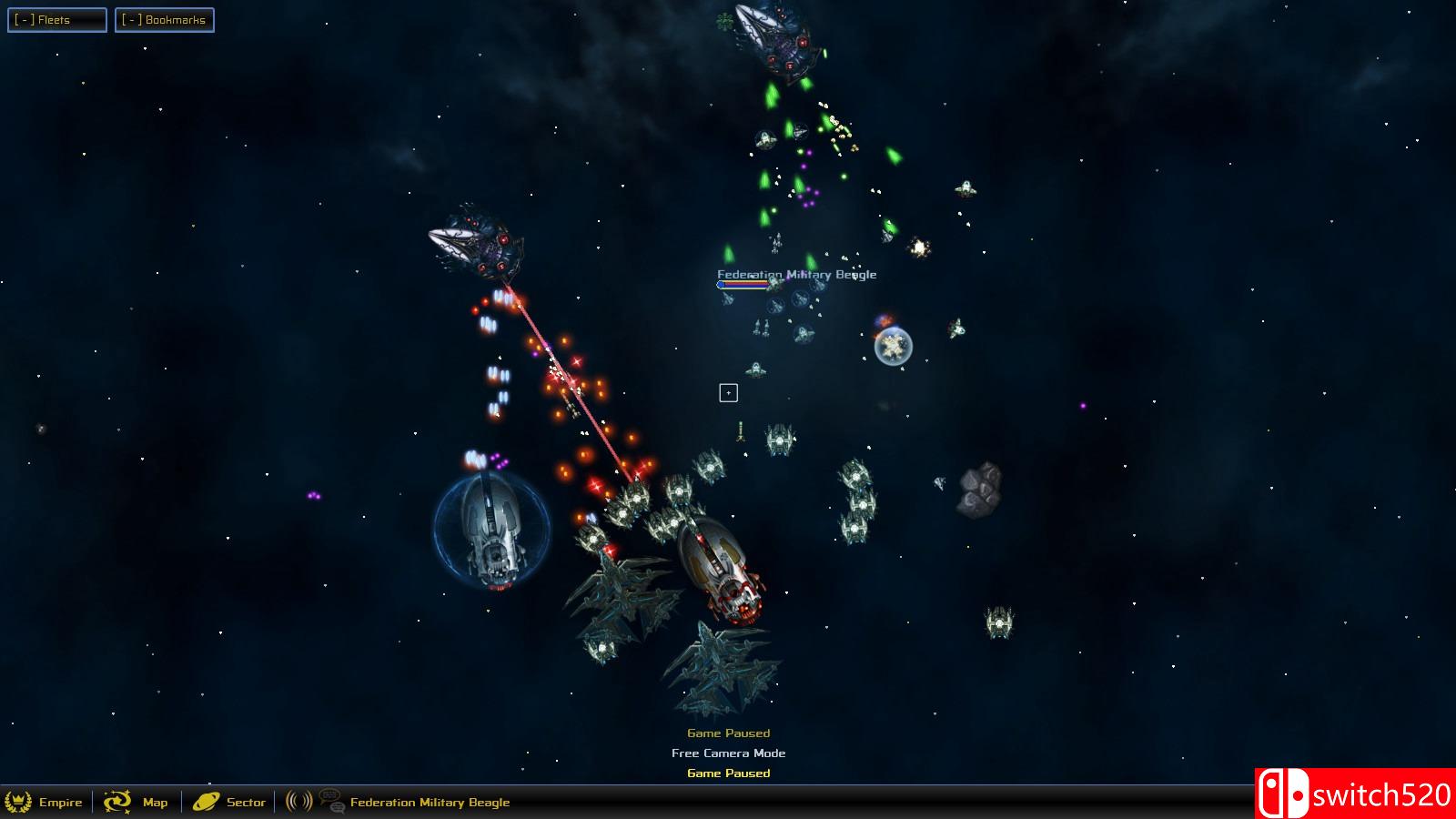The image size is (1456, 819).
Task: Click the Federation Military Beagle health bar
Action: [744, 283]
